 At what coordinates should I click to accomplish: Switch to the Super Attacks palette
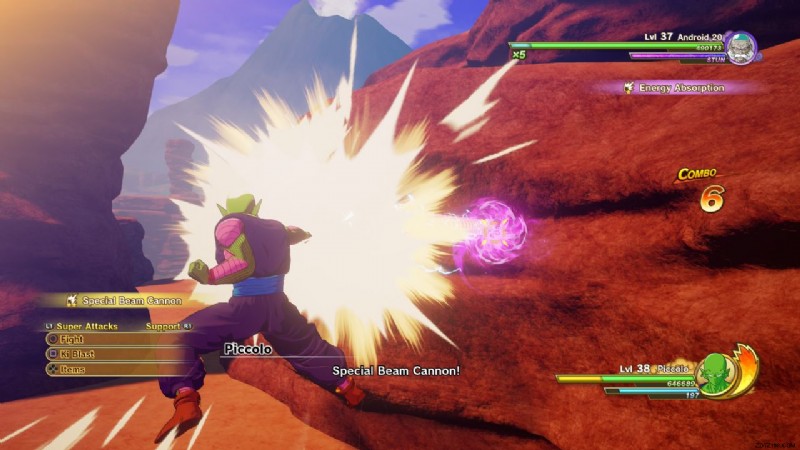click(85, 326)
